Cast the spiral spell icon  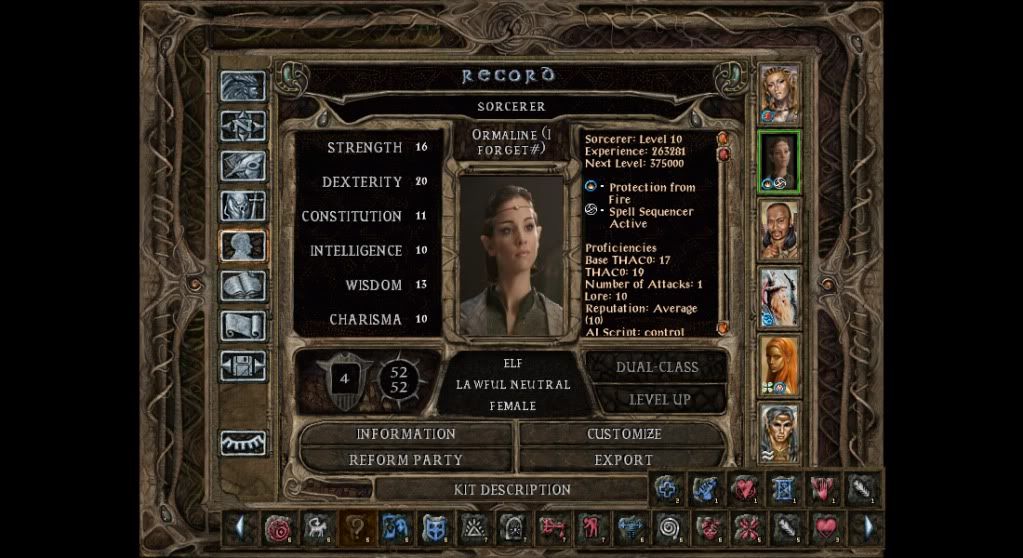(x=667, y=526)
